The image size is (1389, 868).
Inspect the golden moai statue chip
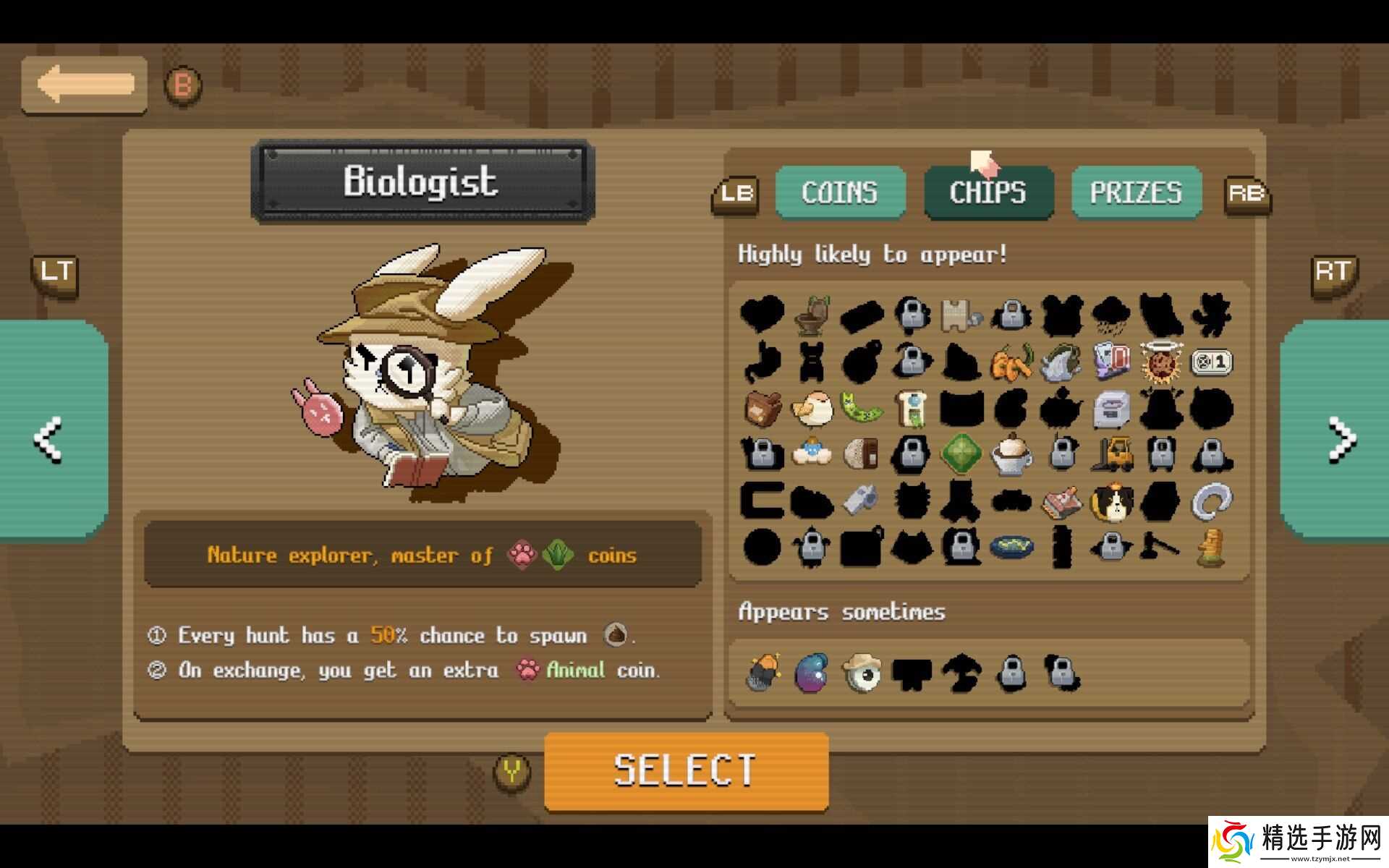coord(1211,547)
